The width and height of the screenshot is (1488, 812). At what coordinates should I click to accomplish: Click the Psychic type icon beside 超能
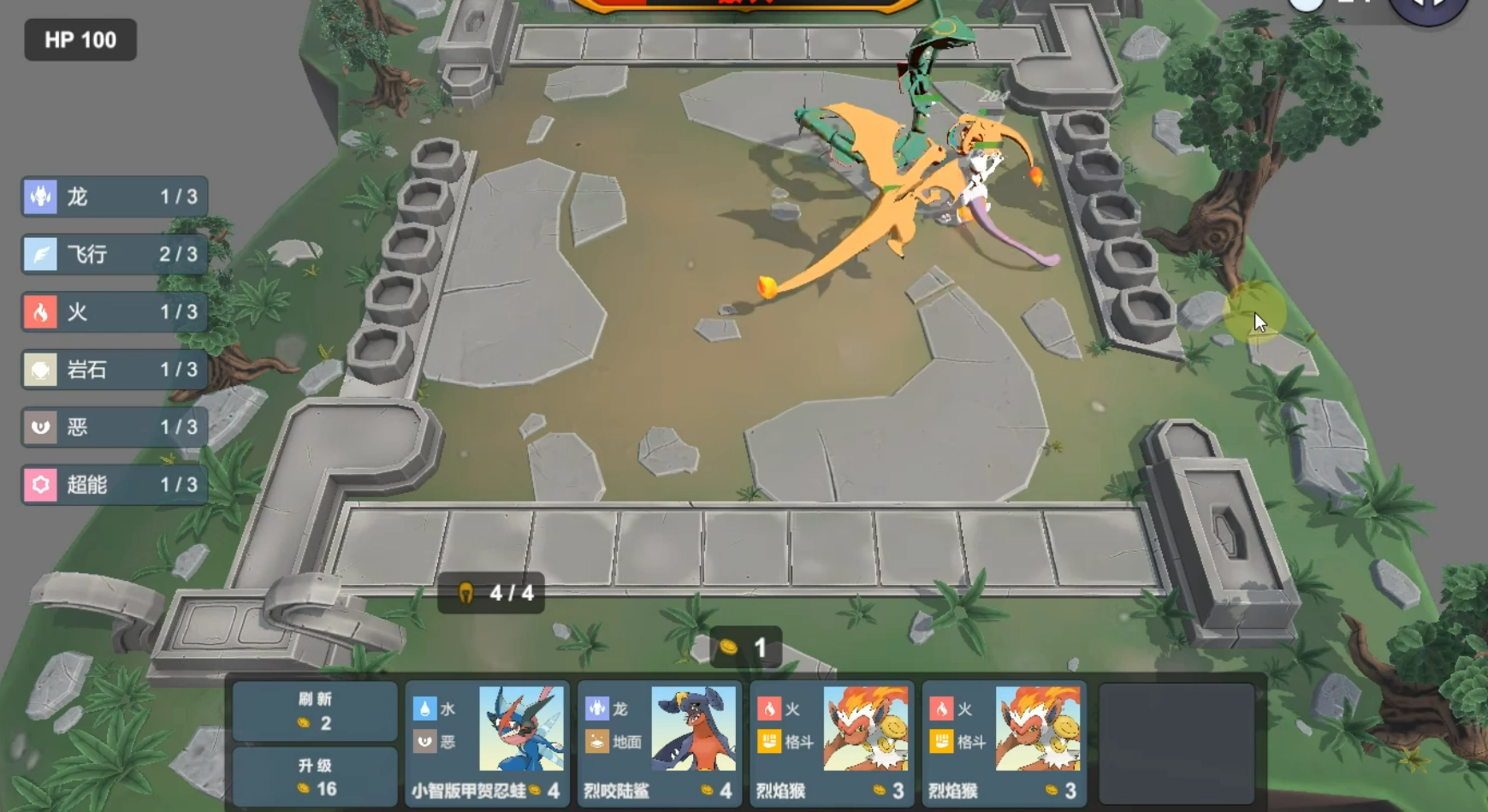(x=38, y=484)
